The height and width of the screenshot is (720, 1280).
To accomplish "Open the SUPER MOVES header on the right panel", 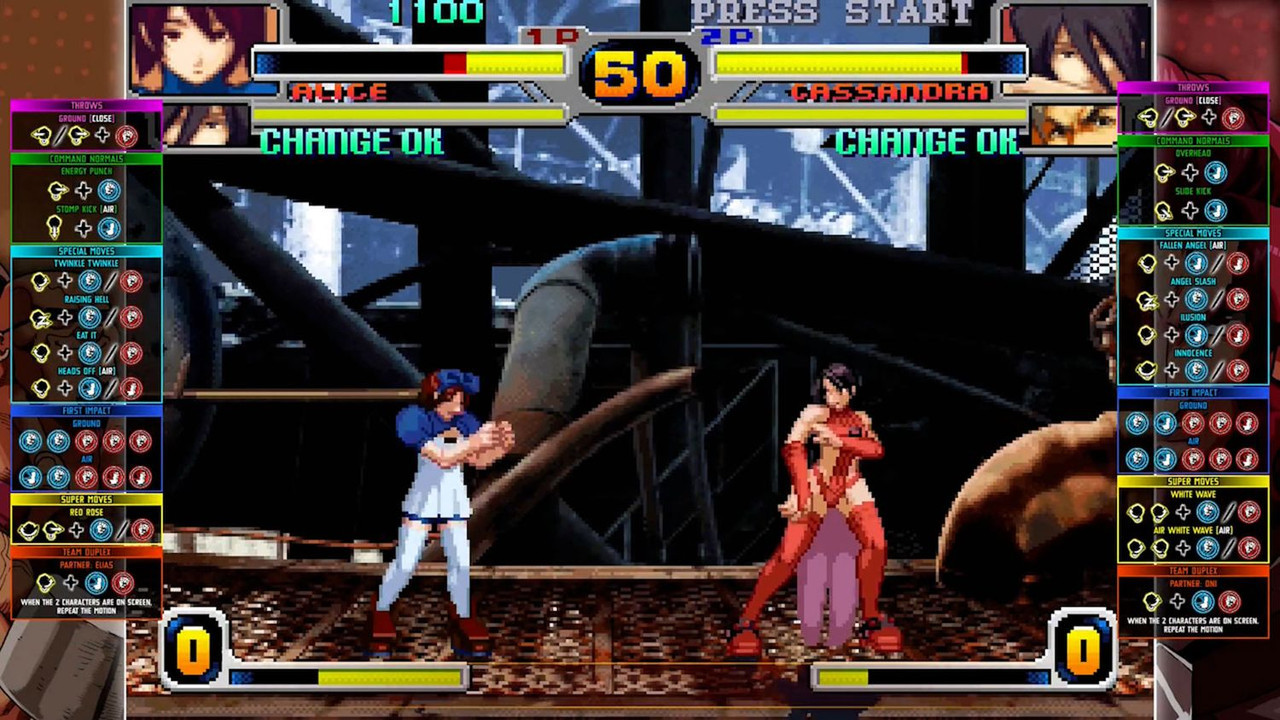I will (1195, 481).
